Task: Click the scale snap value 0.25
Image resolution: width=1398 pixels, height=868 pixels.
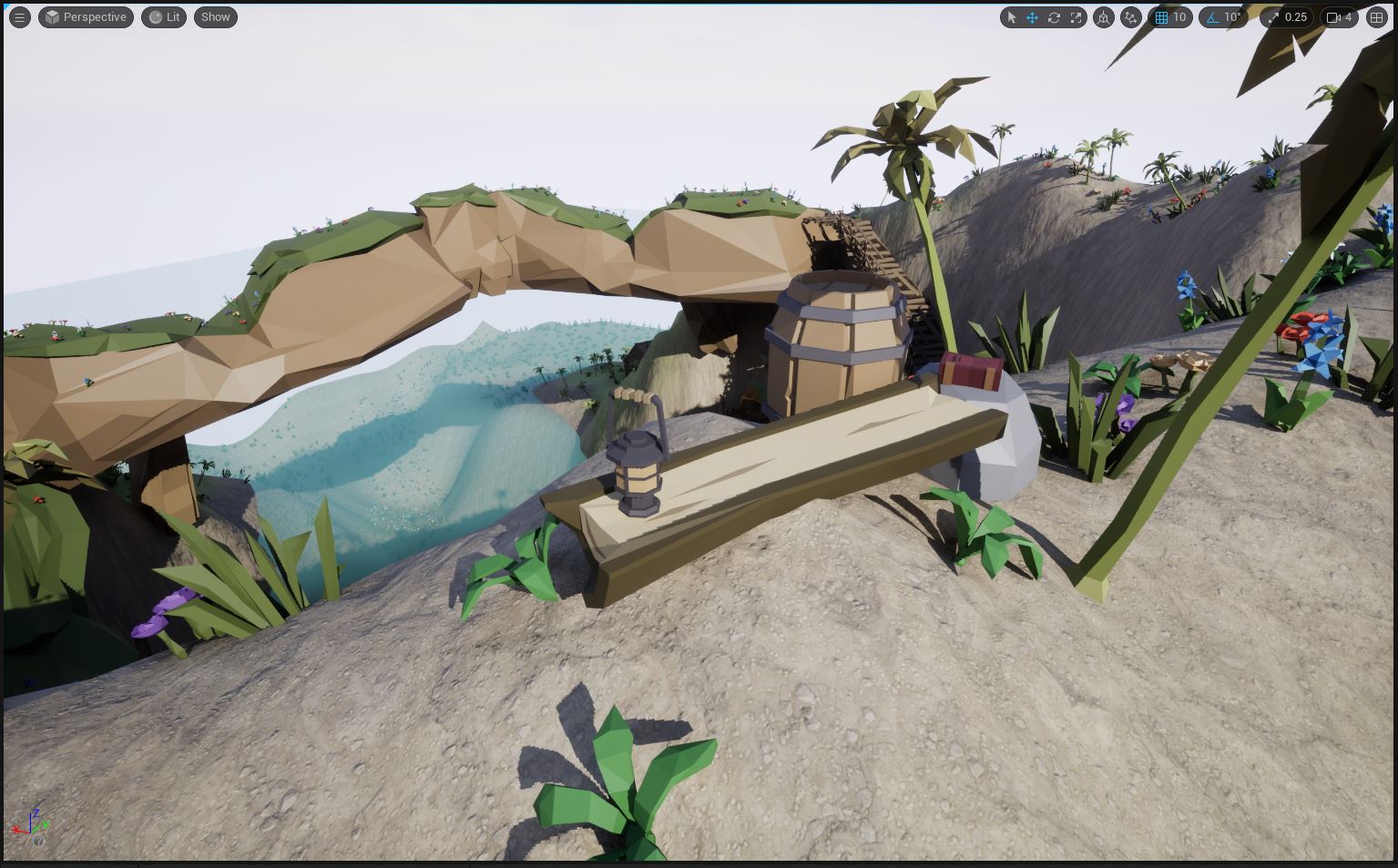Action: (1295, 16)
